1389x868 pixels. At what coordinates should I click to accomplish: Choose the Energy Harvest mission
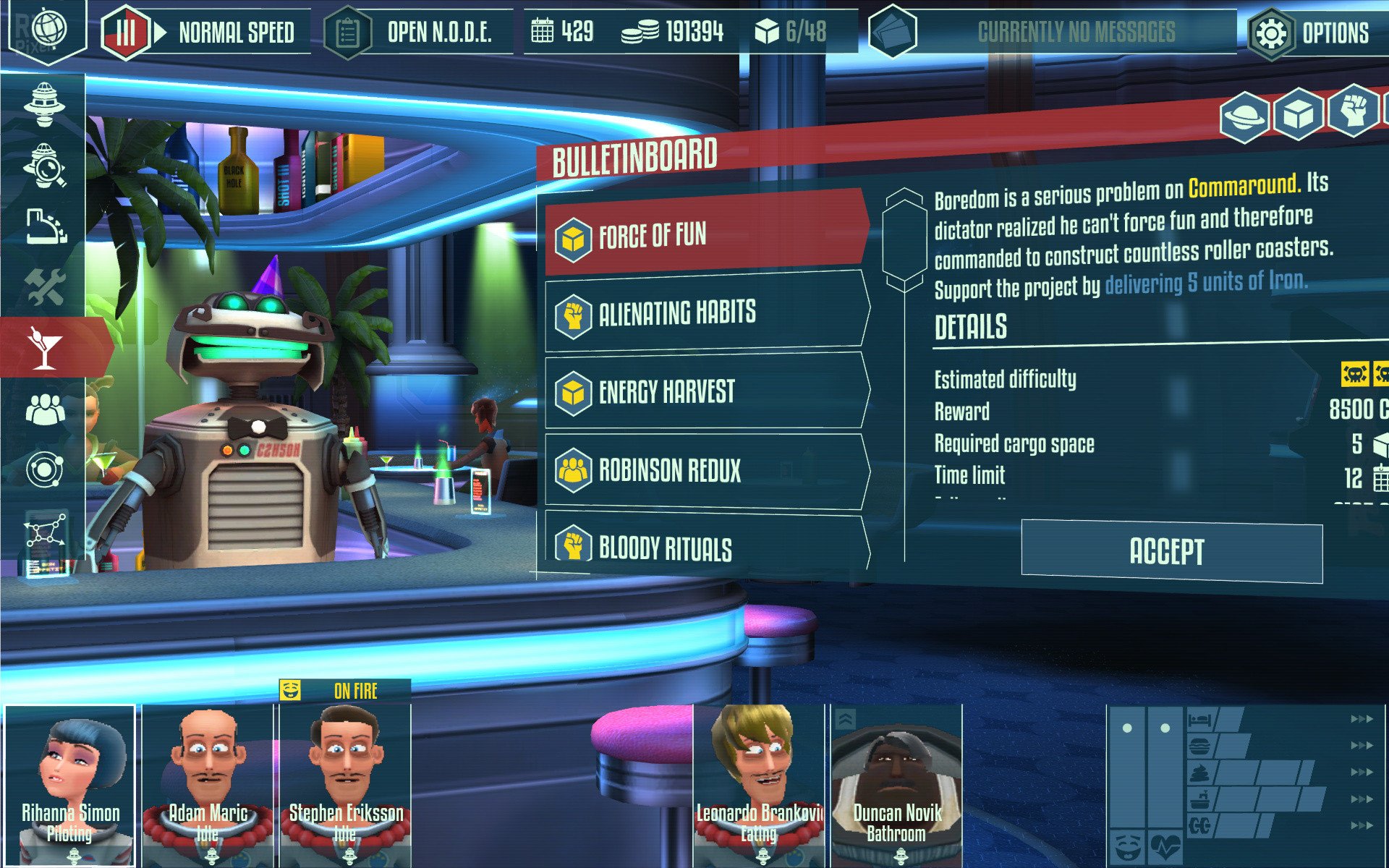(705, 392)
